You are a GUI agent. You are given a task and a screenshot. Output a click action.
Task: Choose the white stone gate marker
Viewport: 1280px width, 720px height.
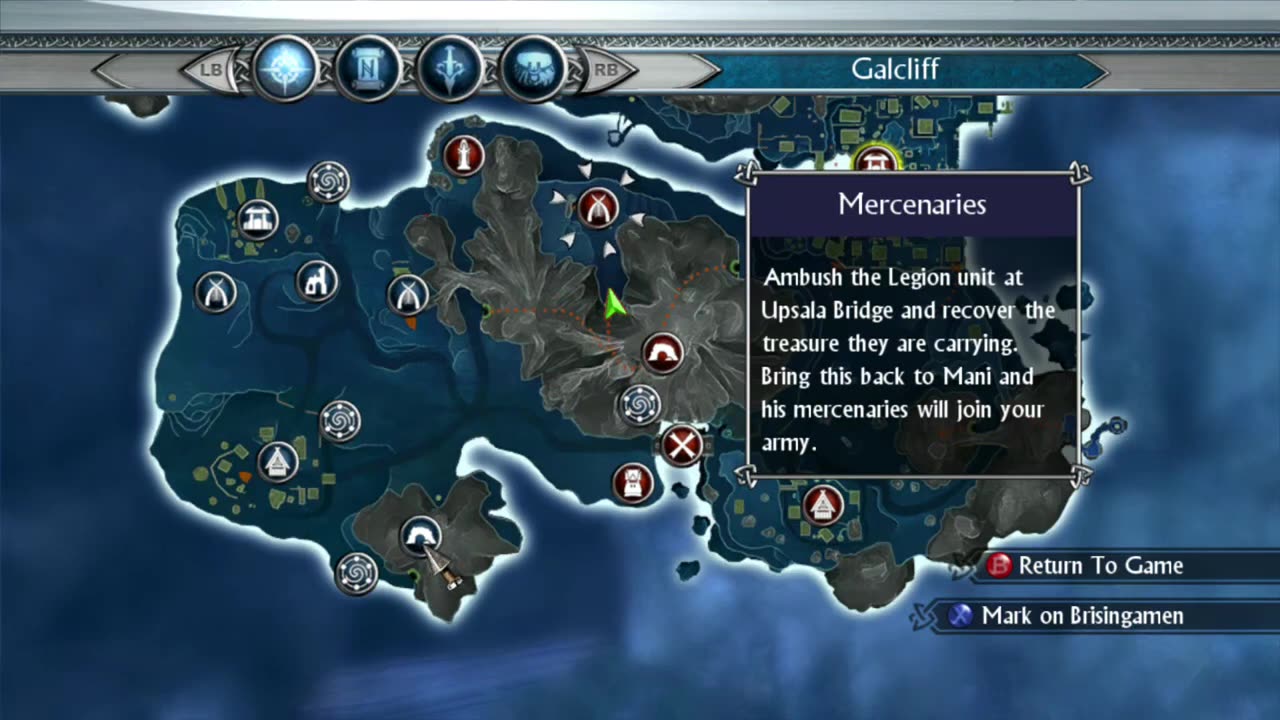coord(258,219)
